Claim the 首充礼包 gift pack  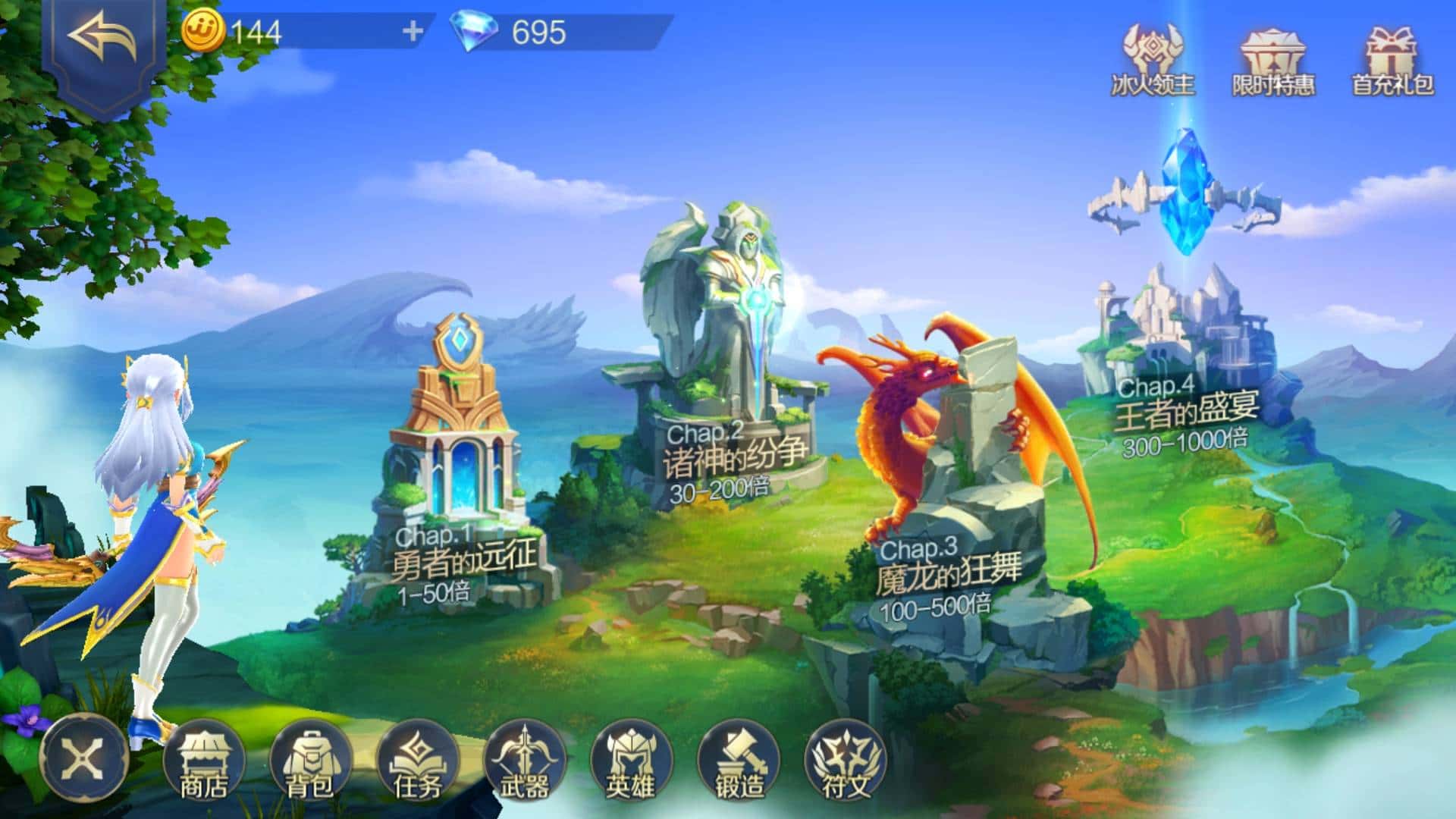[1392, 62]
